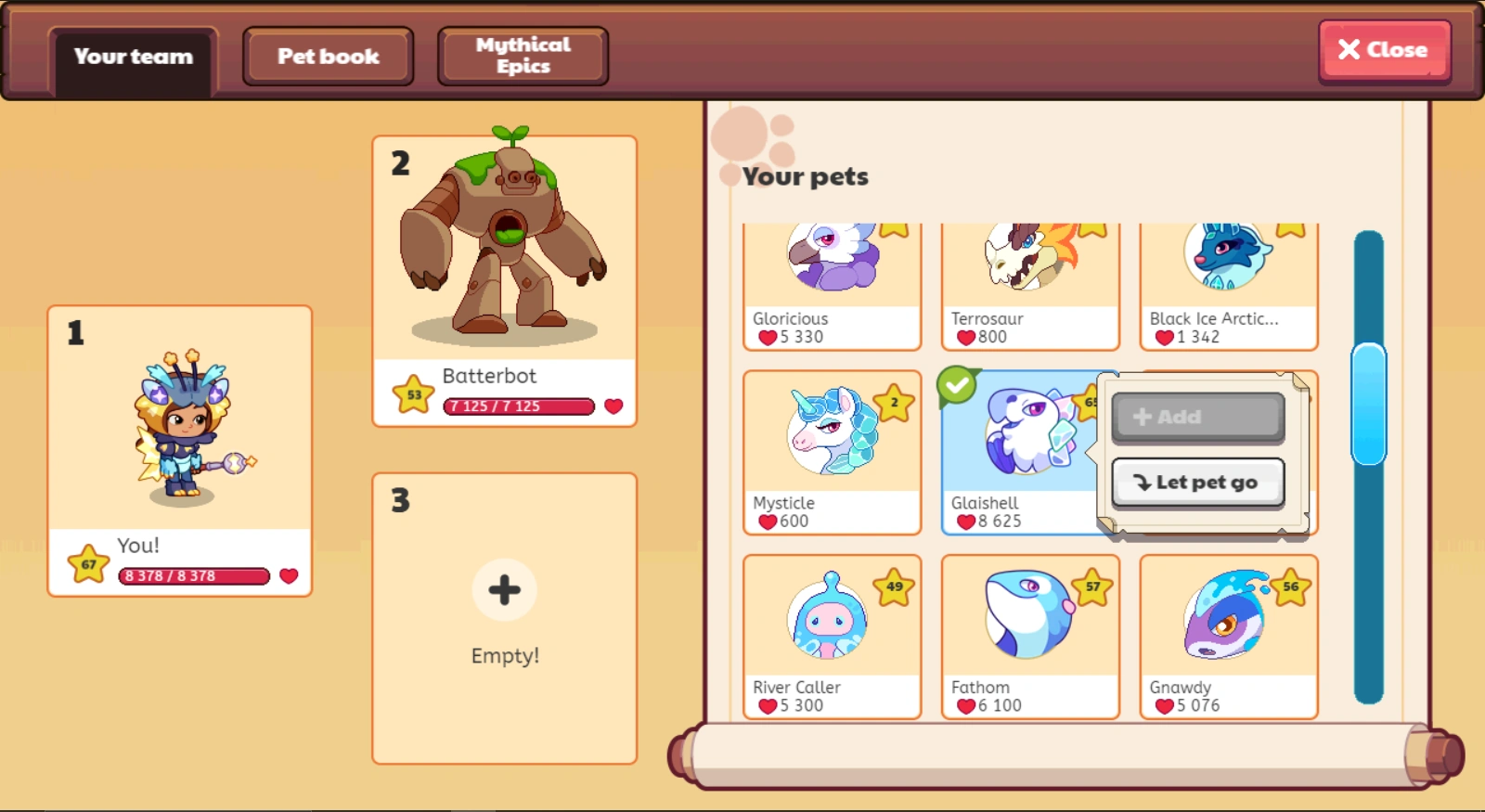Click the Let pet go button

pos(1197,482)
